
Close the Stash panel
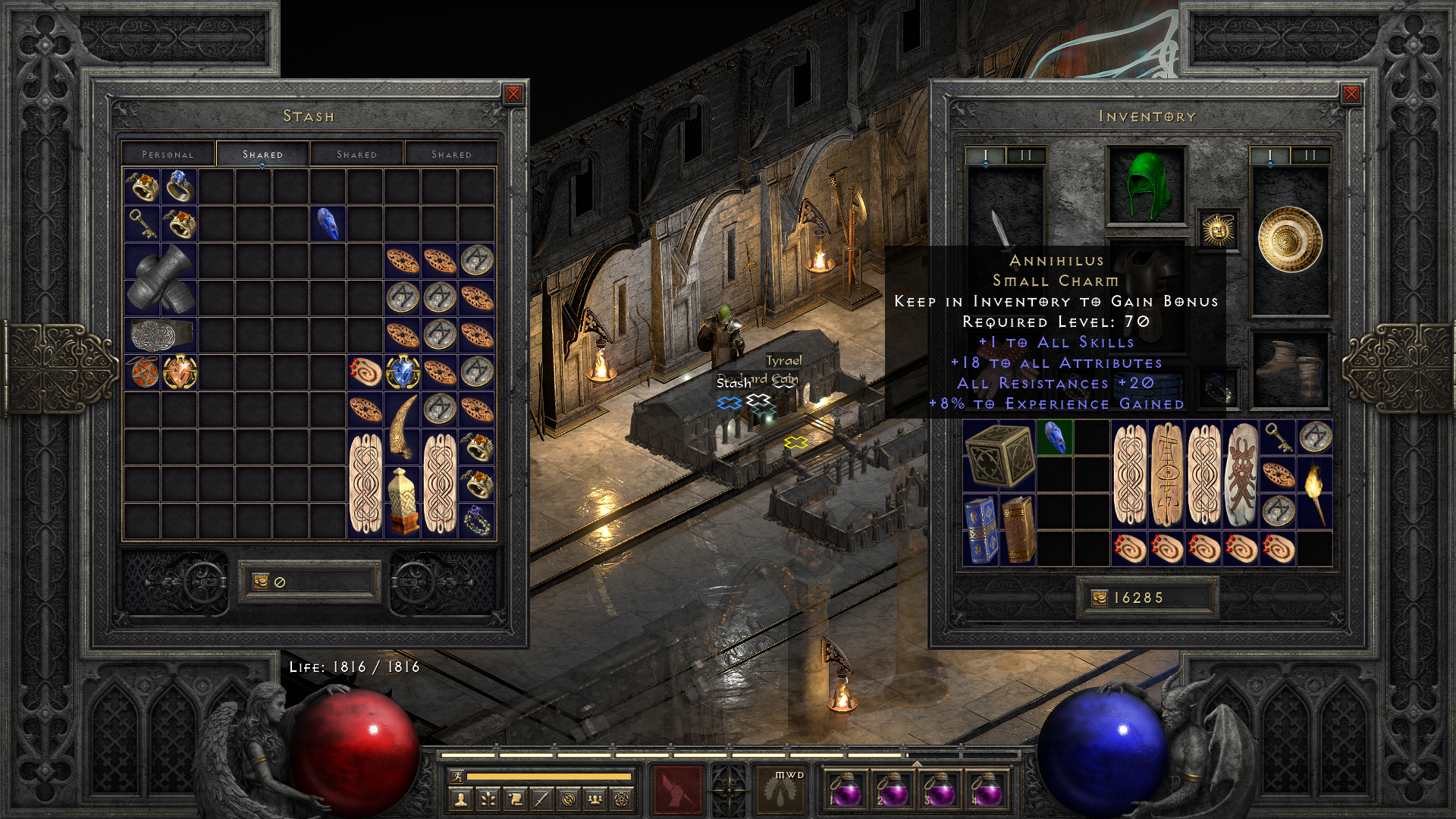pyautogui.click(x=513, y=93)
